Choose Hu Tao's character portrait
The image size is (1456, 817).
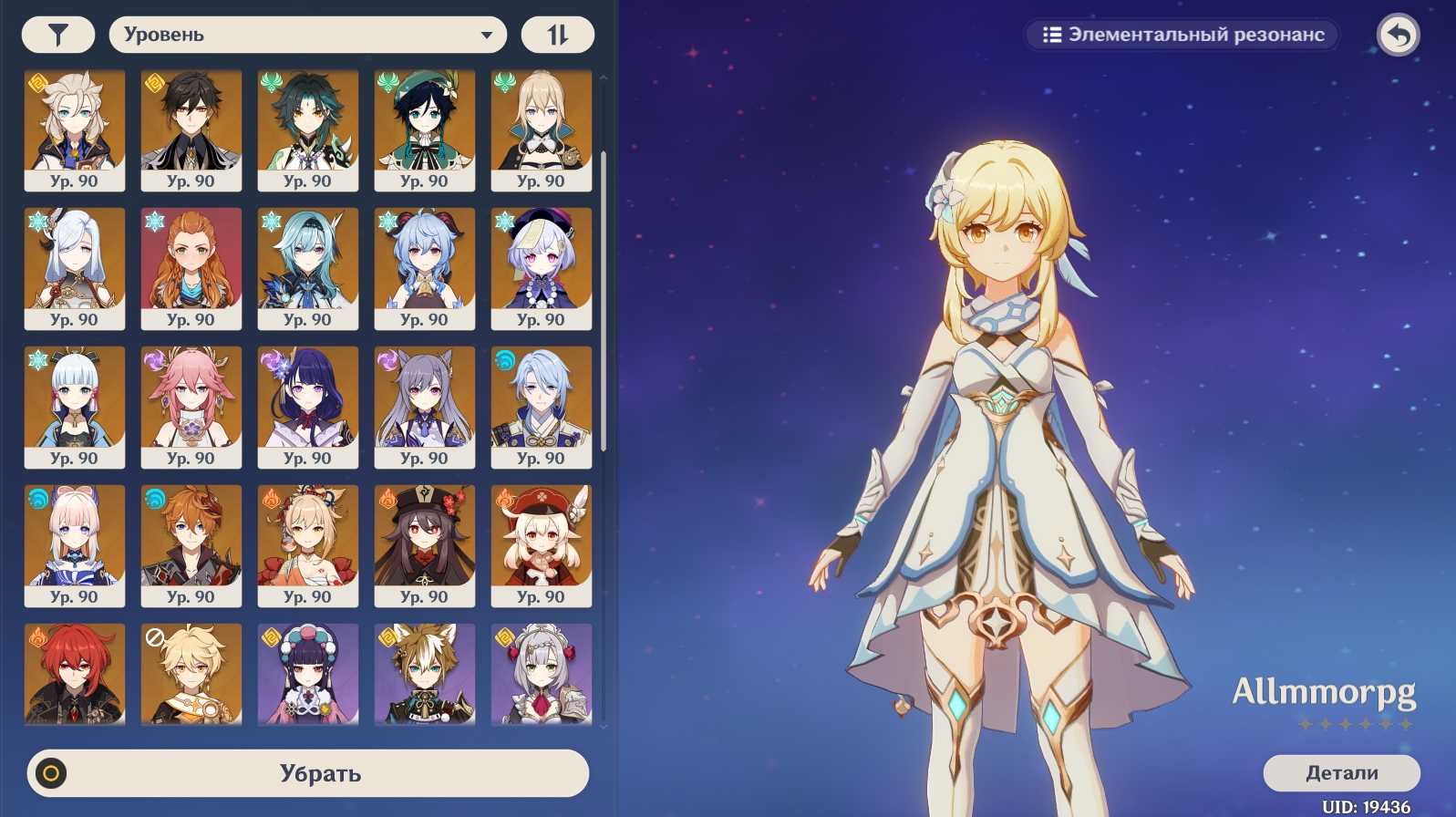425,545
